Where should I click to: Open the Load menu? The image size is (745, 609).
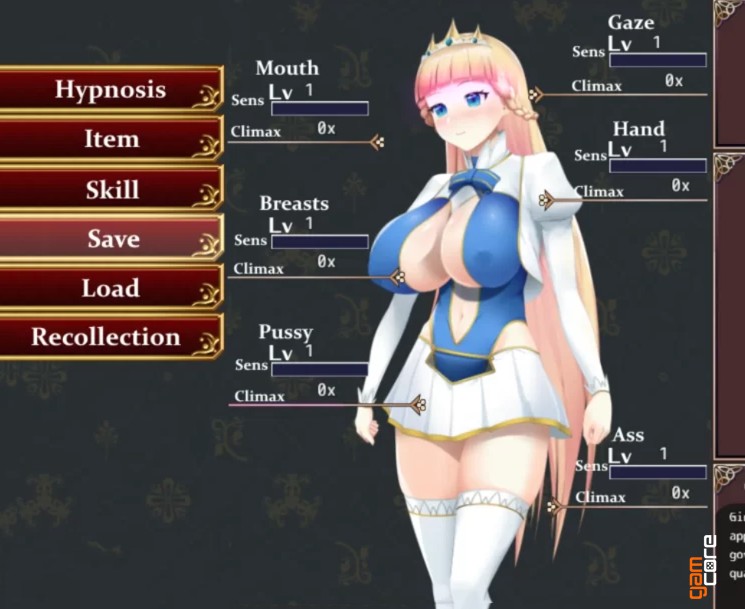click(110, 288)
